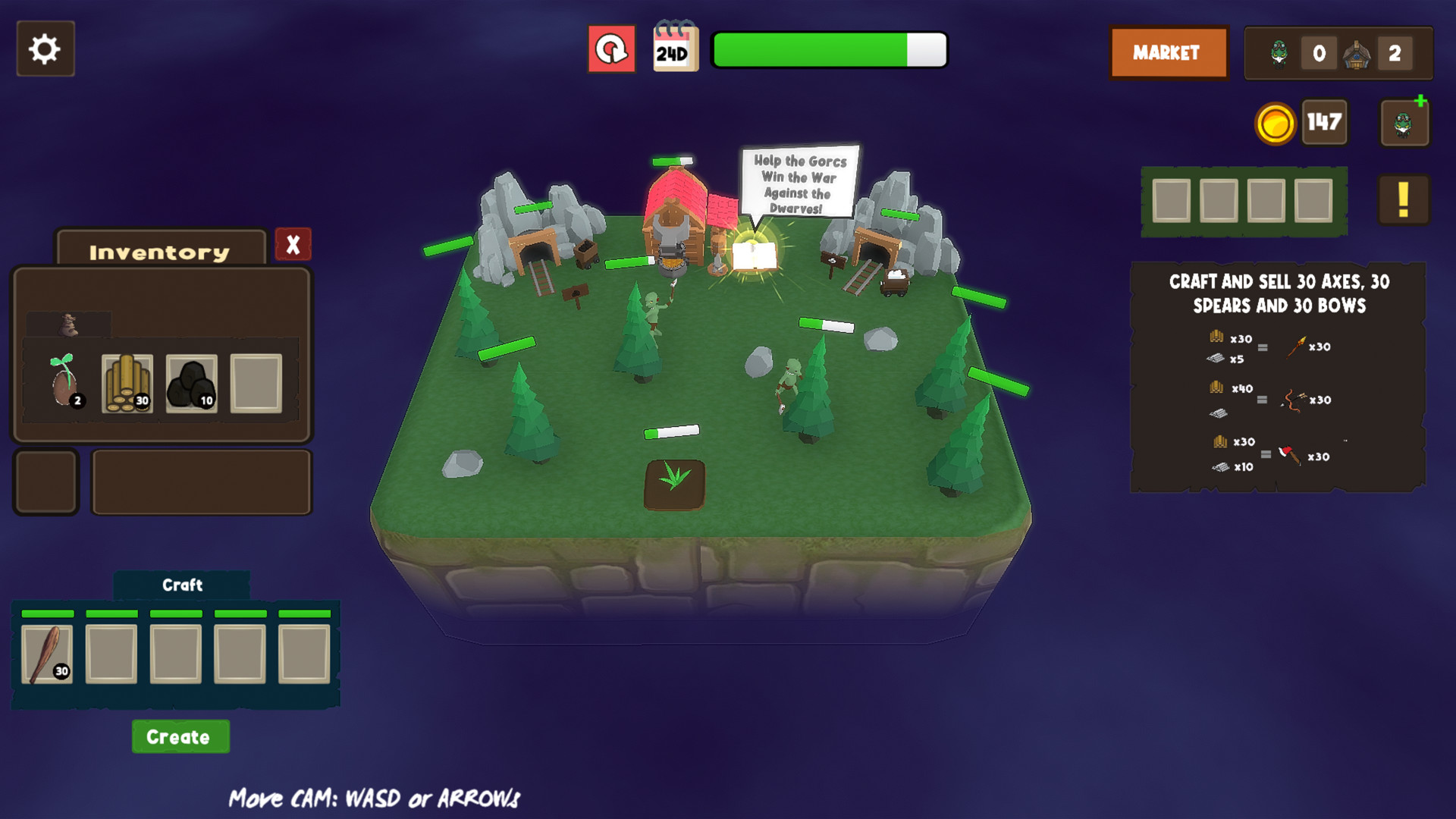Pick the coal item in the Inventory

(193, 381)
